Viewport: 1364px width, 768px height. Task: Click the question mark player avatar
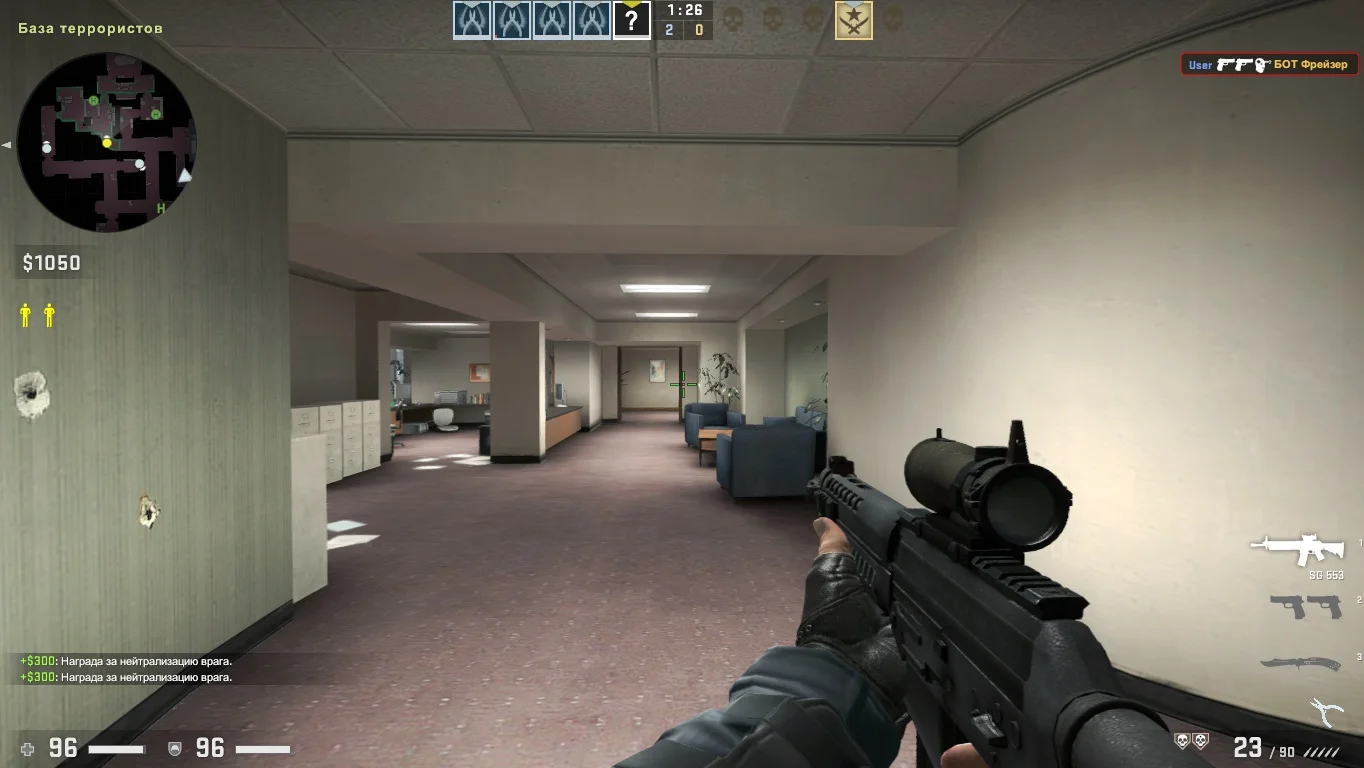[x=631, y=21]
